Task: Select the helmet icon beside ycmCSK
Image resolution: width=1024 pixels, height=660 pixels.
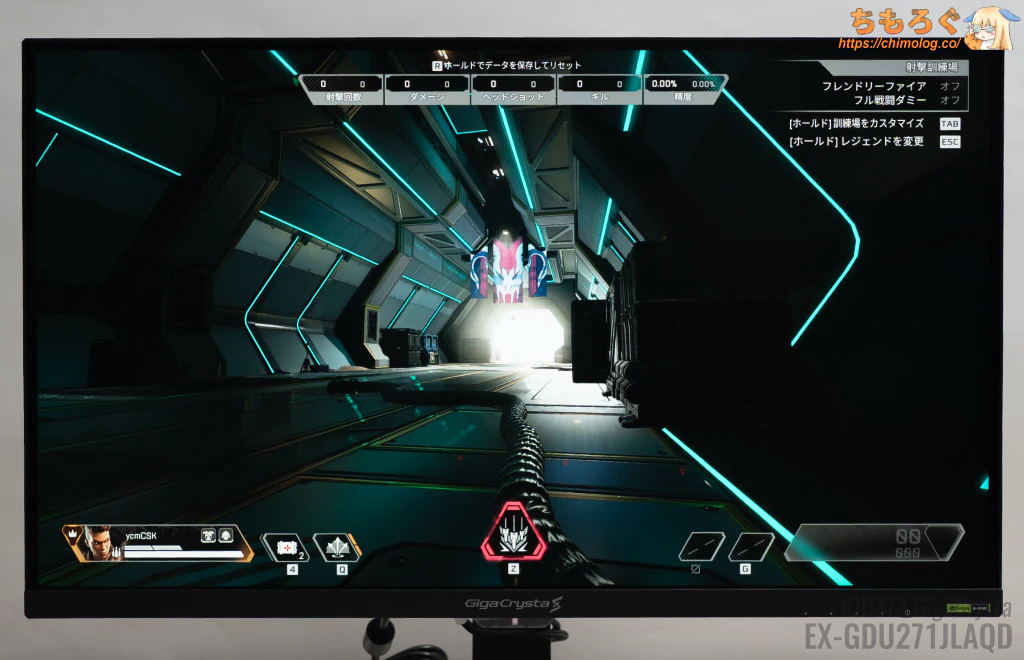Action: click(x=208, y=535)
